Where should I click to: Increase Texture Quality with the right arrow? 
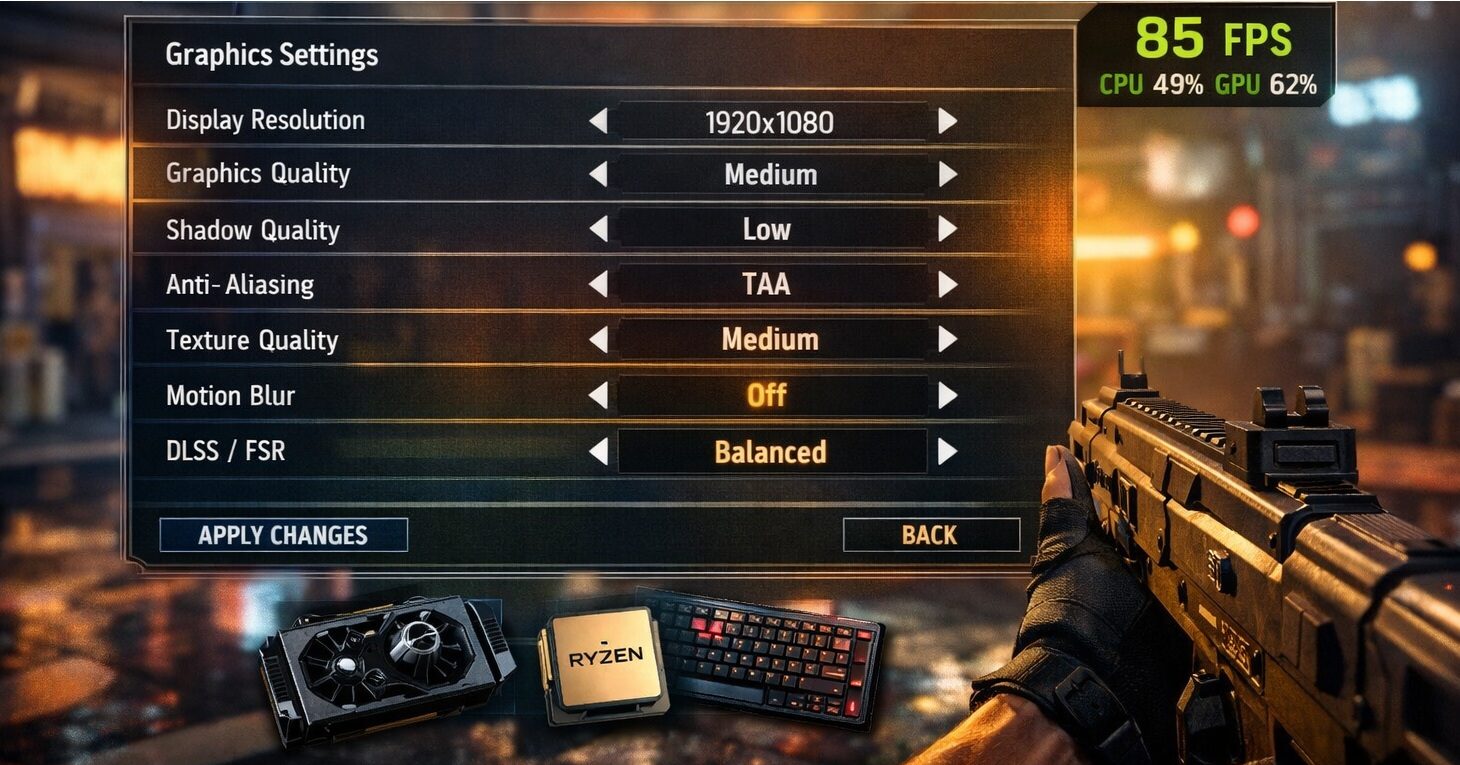click(947, 340)
